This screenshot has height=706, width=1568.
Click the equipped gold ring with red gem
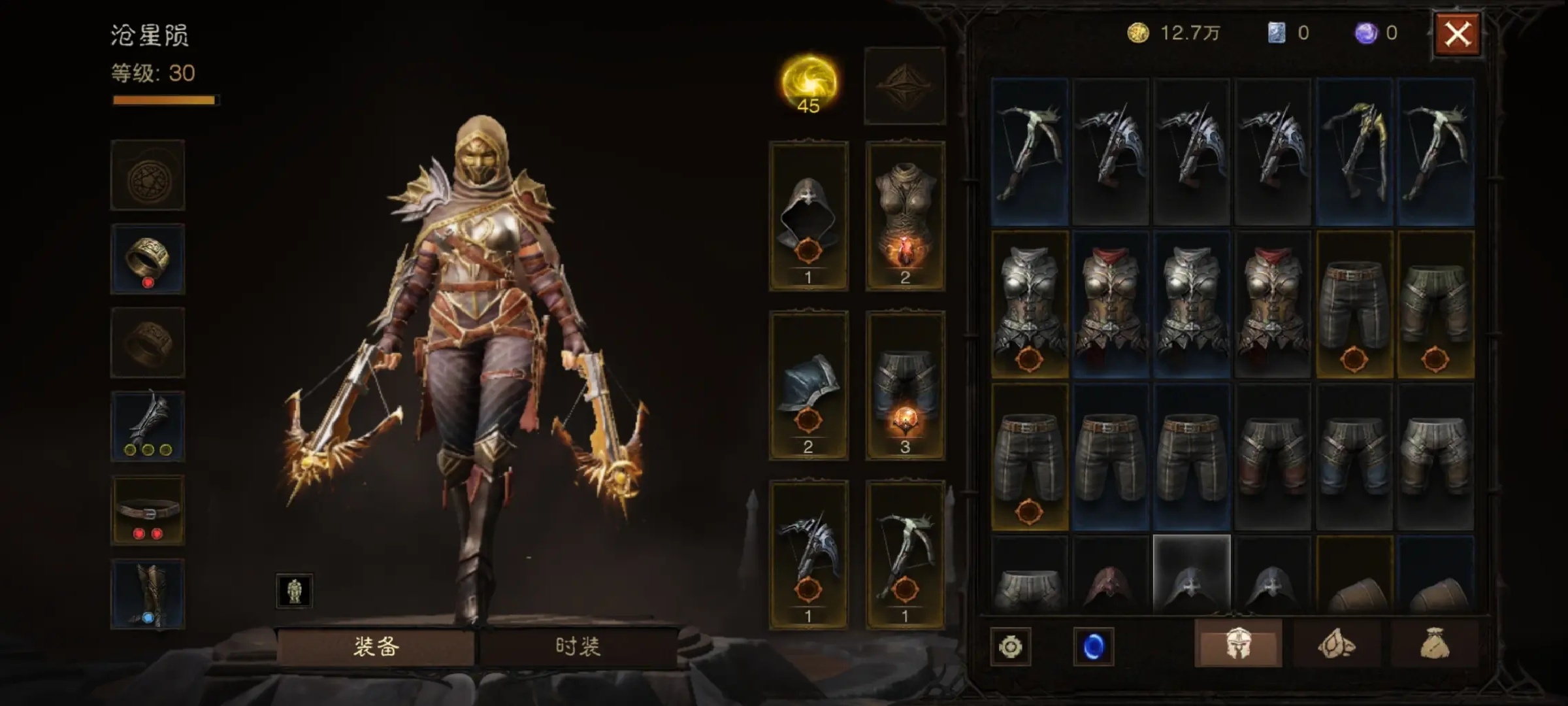148,259
